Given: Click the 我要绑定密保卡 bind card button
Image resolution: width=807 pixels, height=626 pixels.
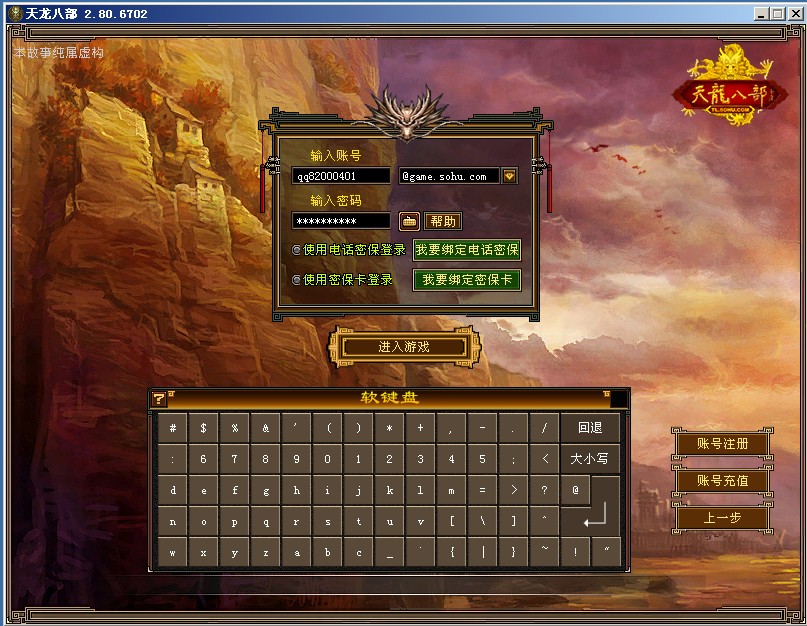Looking at the screenshot, I should tap(467, 280).
